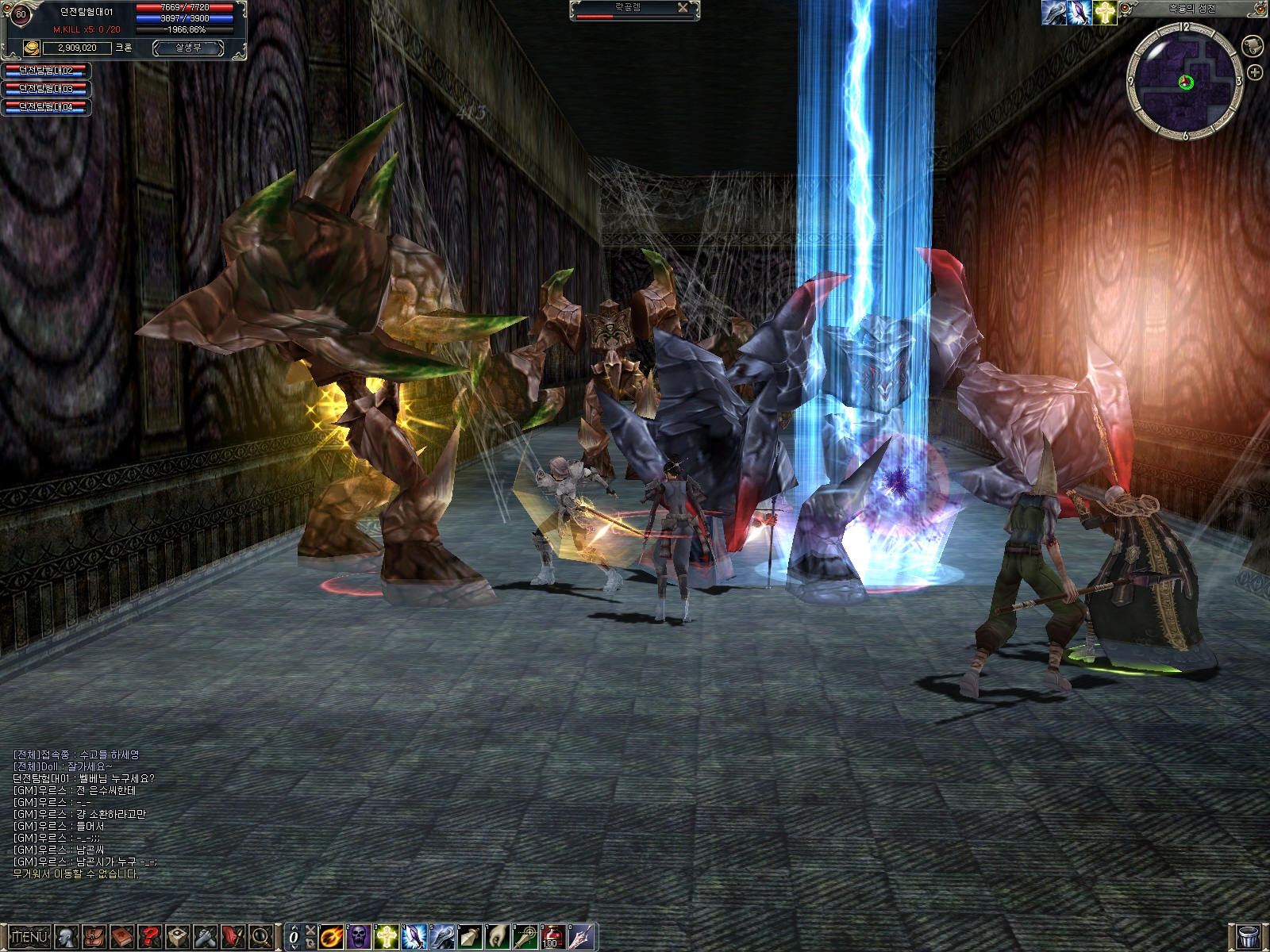Screen dimensions: 1270x952
Task: Select party member 던전탐험대02
Action: point(46,71)
